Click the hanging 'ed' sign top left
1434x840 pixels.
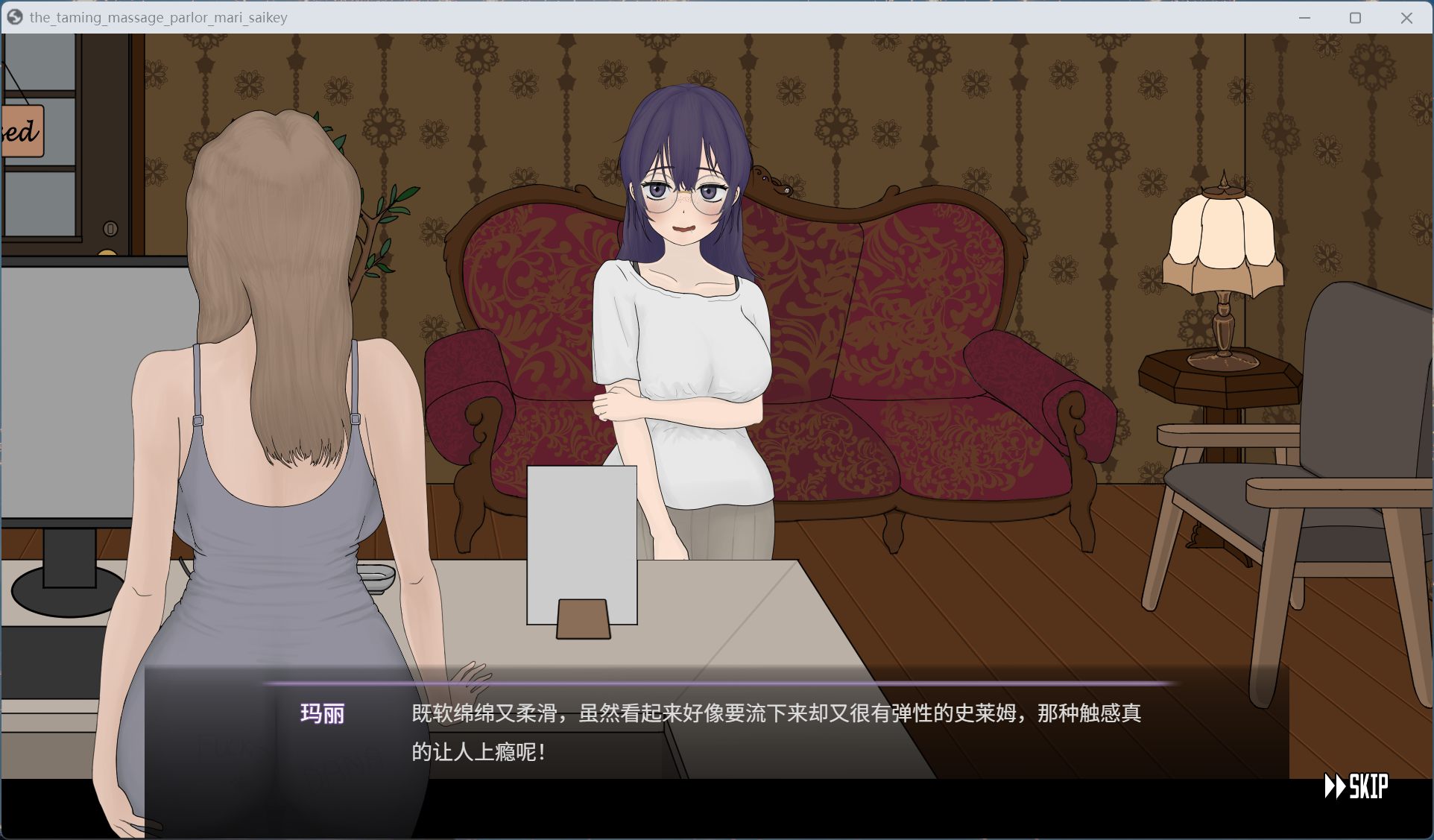pos(22,133)
